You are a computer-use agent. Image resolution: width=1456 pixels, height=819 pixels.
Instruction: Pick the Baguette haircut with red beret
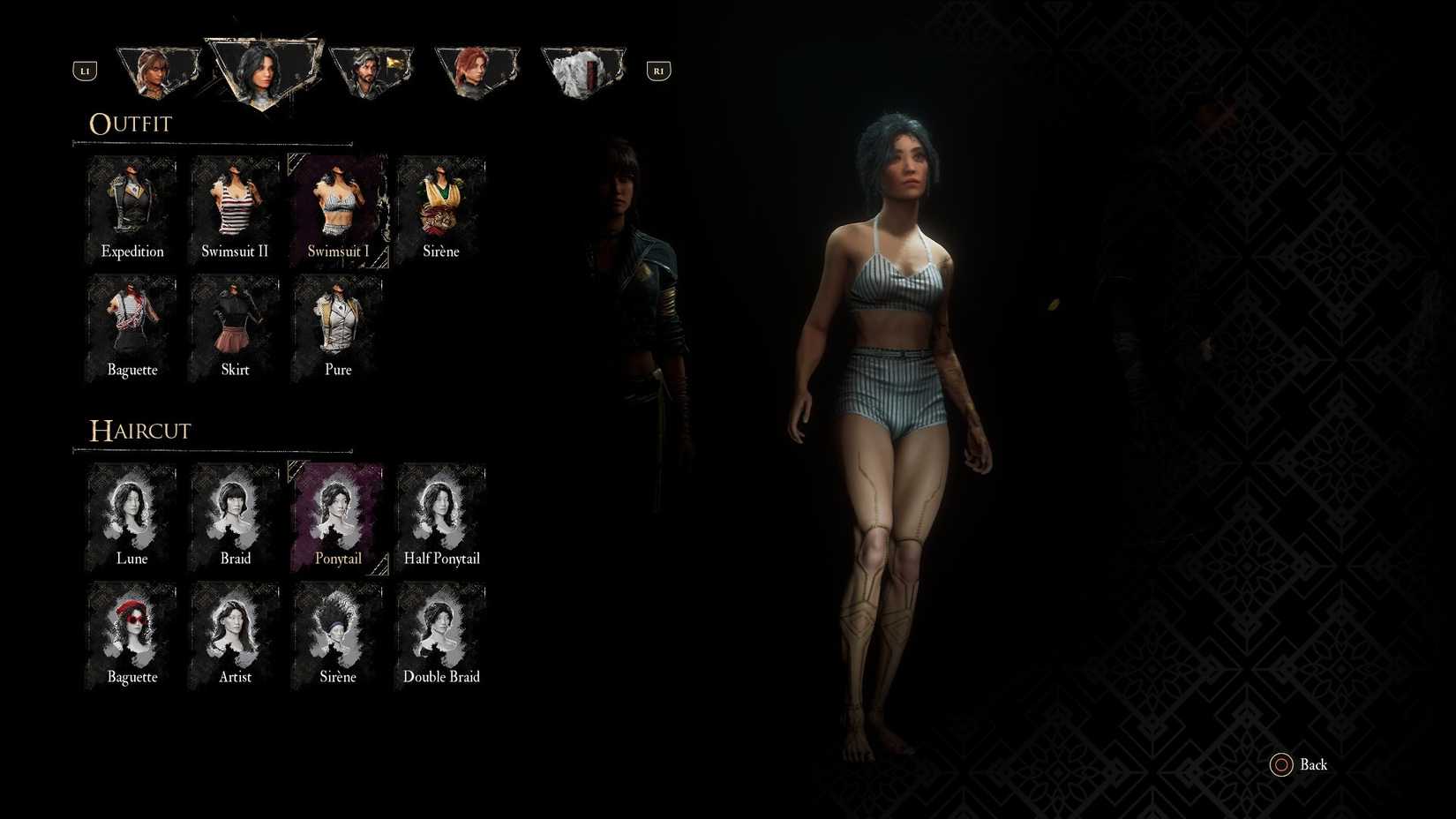click(131, 633)
